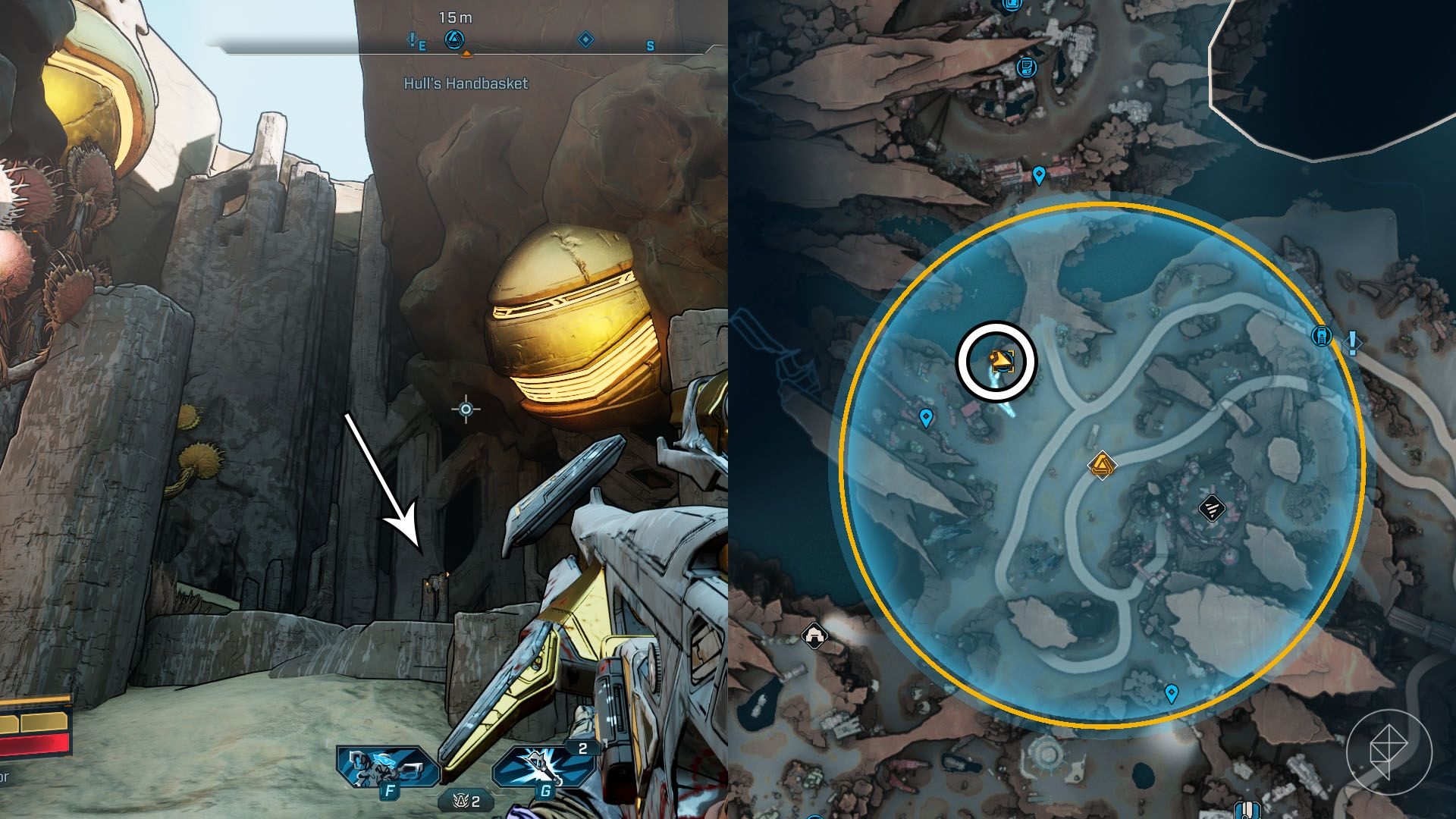Select the black diamond striped-triangle map icon

point(1211,508)
